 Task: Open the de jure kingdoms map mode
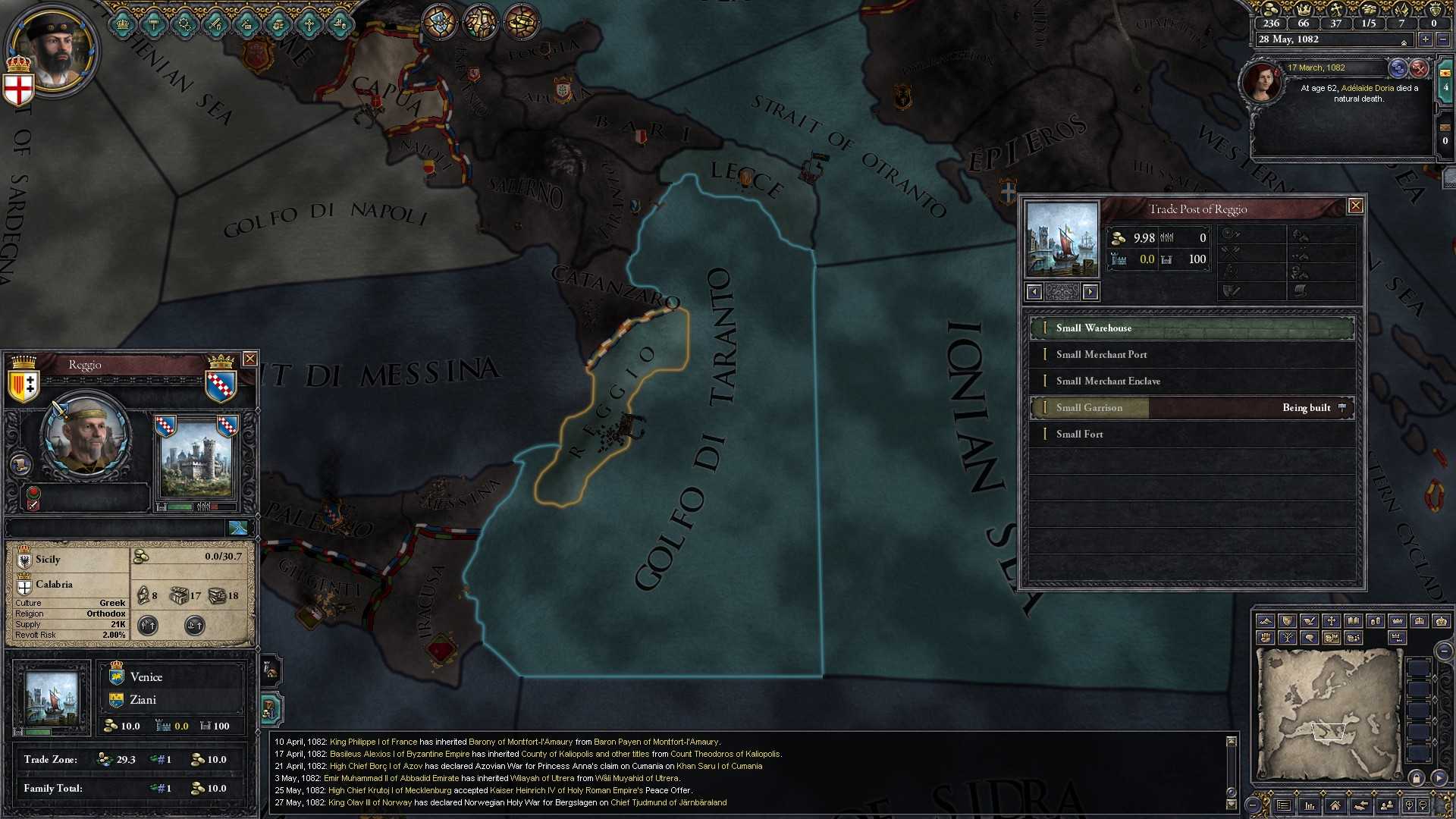(x=1420, y=620)
